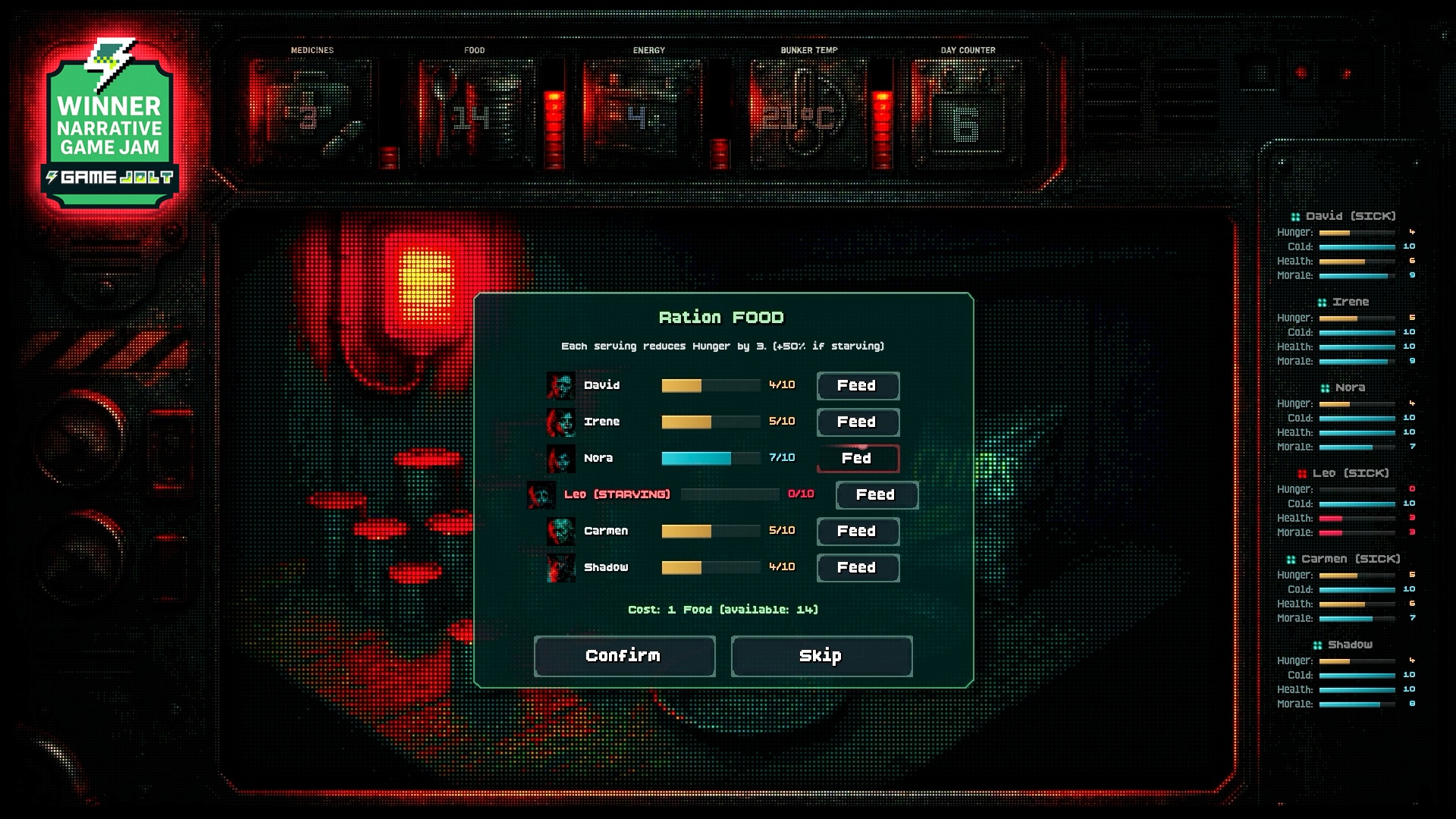The width and height of the screenshot is (1456, 819).
Task: Feed Irene a food serving
Action: 858,422
